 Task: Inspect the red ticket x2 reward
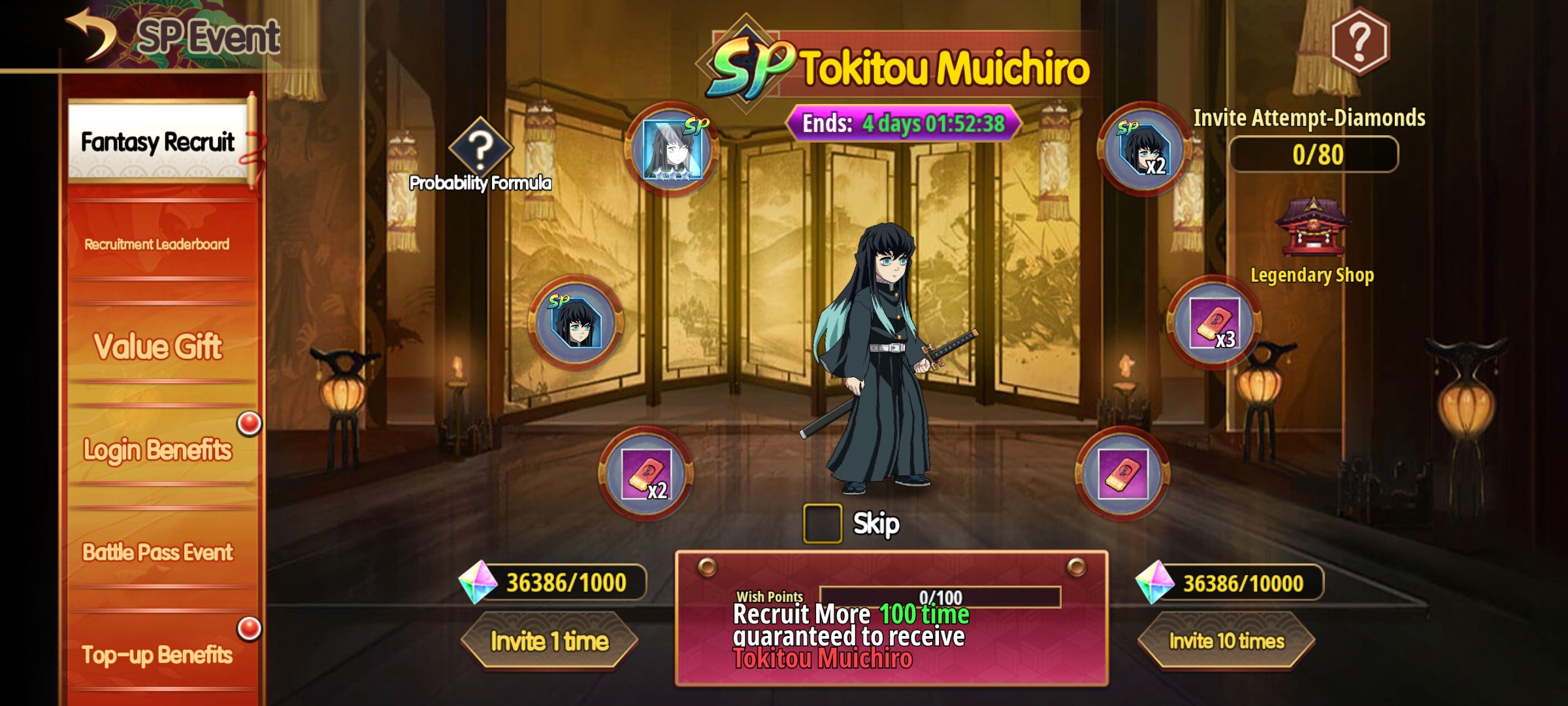646,474
